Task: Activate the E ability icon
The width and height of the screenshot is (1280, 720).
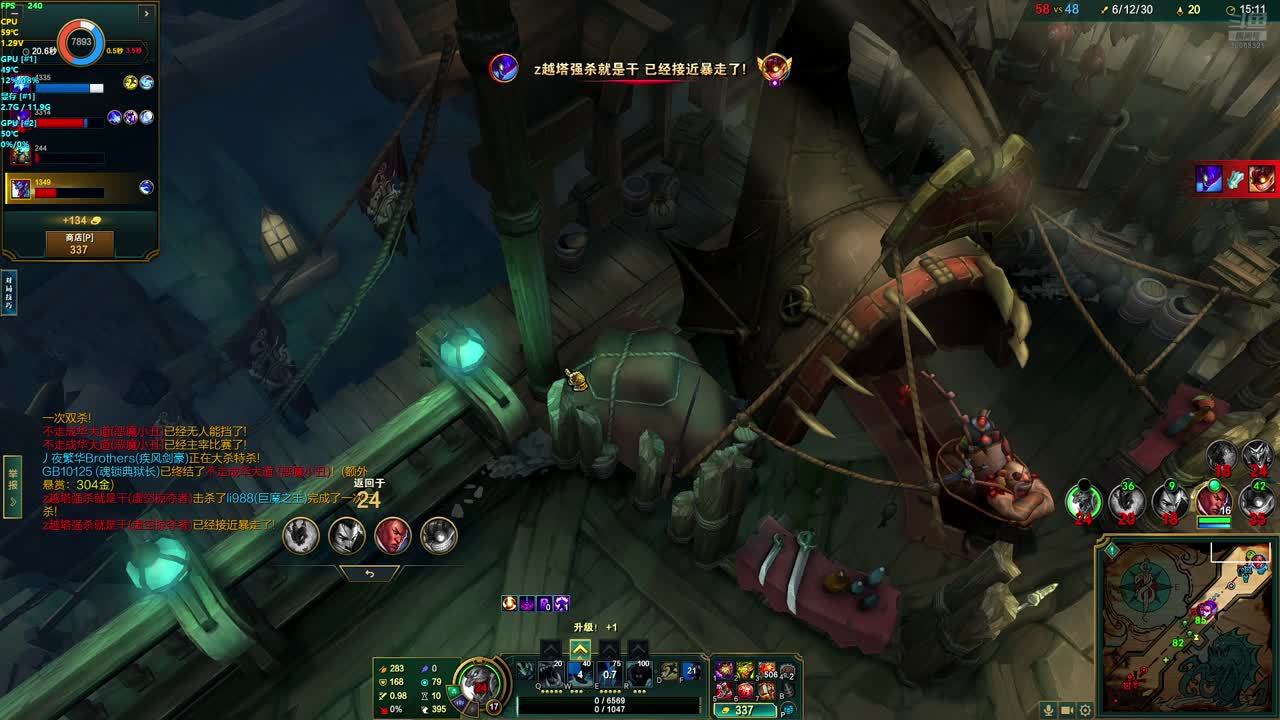Action: click(609, 673)
